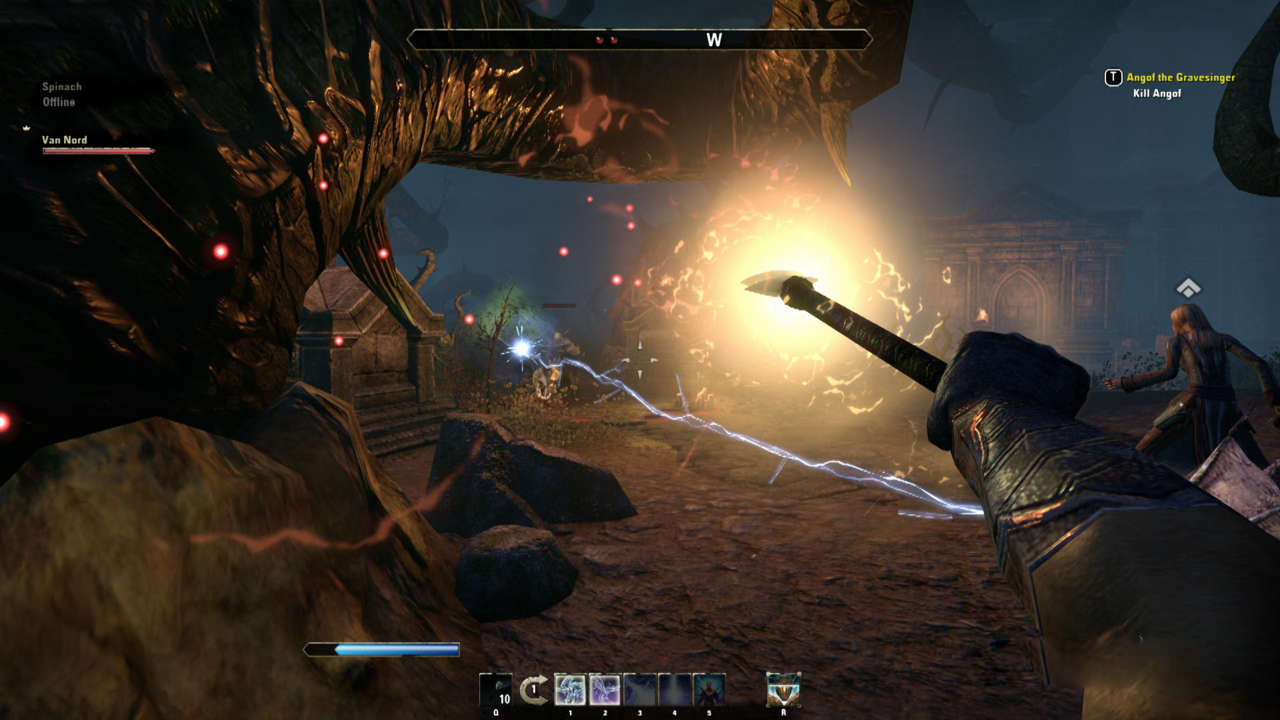Select group member Van Nord
The height and width of the screenshot is (720, 1280).
(x=65, y=141)
